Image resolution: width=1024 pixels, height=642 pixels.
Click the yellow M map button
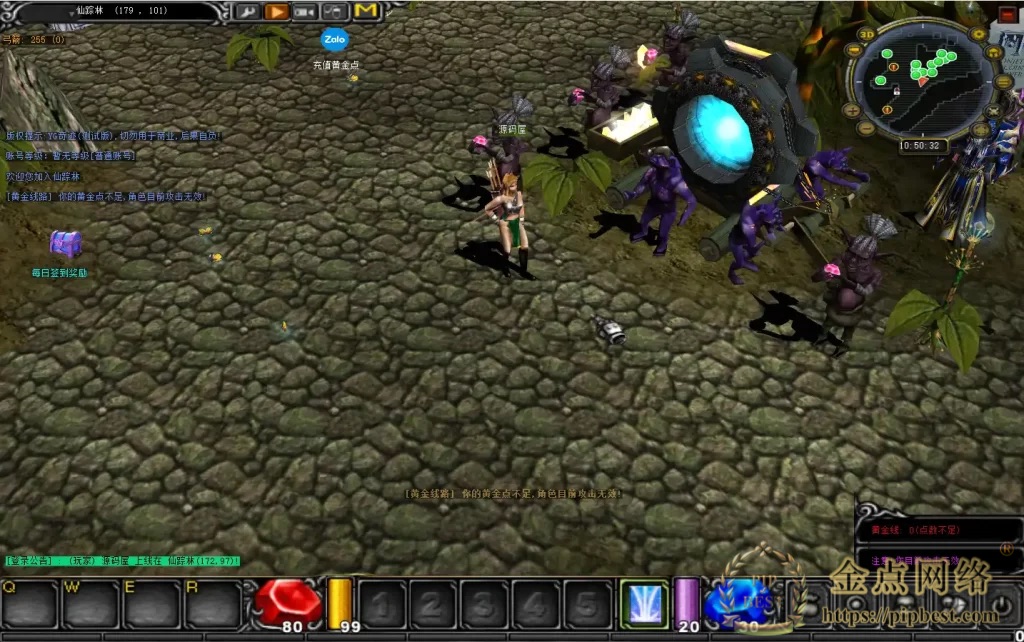pyautogui.click(x=366, y=11)
